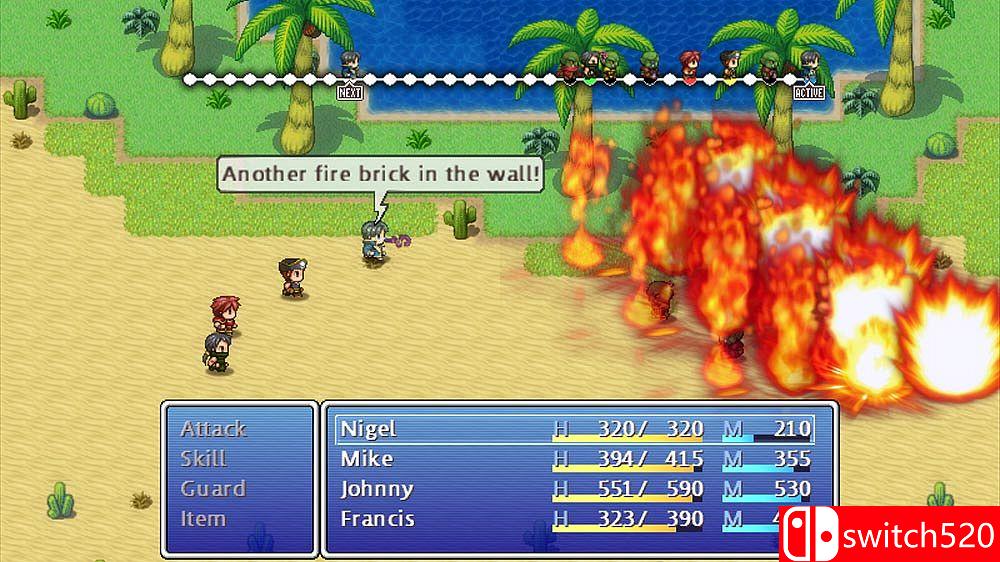Choose the Attack command

click(x=213, y=429)
